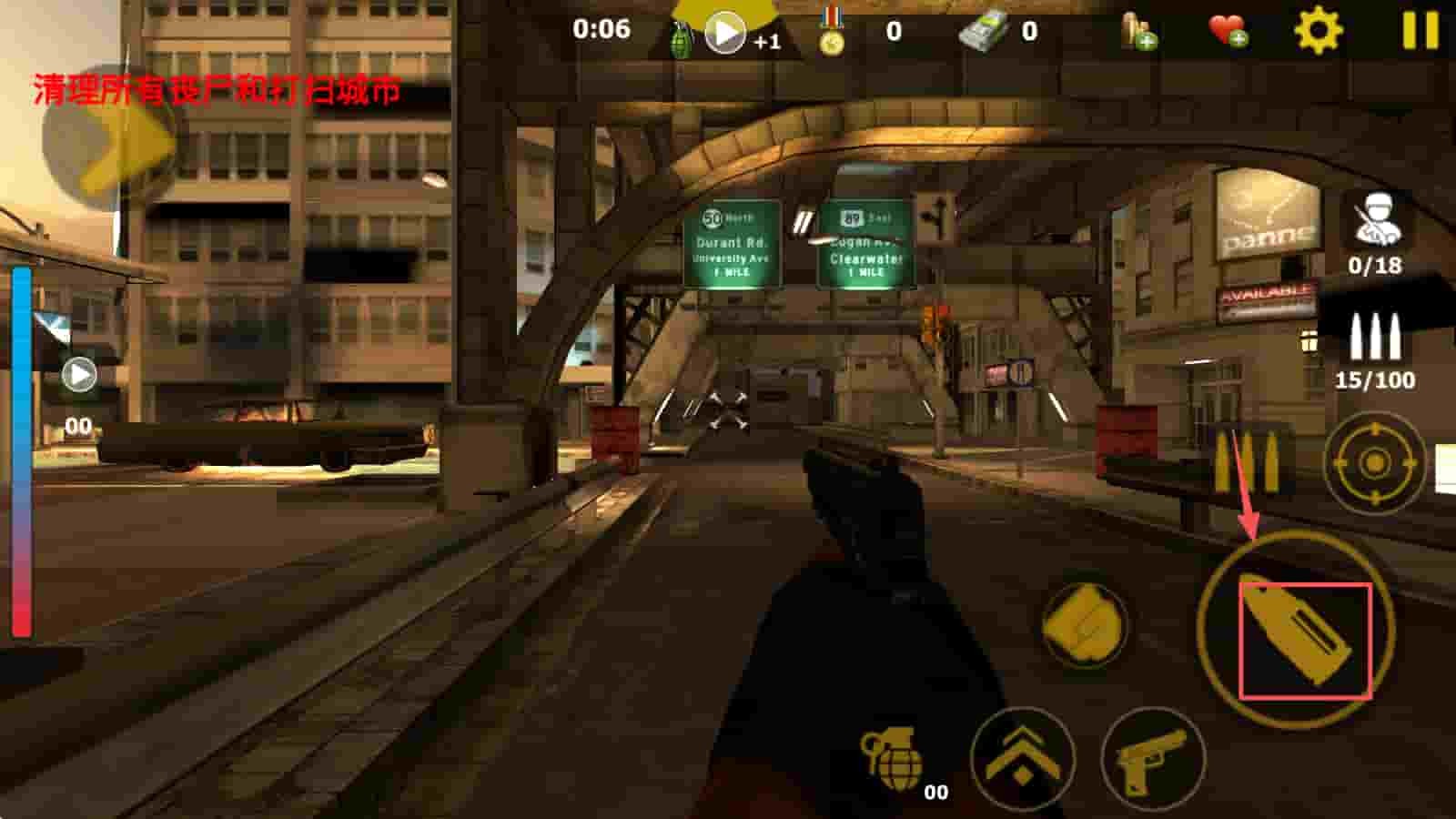Buy extra health with heart plus icon

tap(1228, 31)
